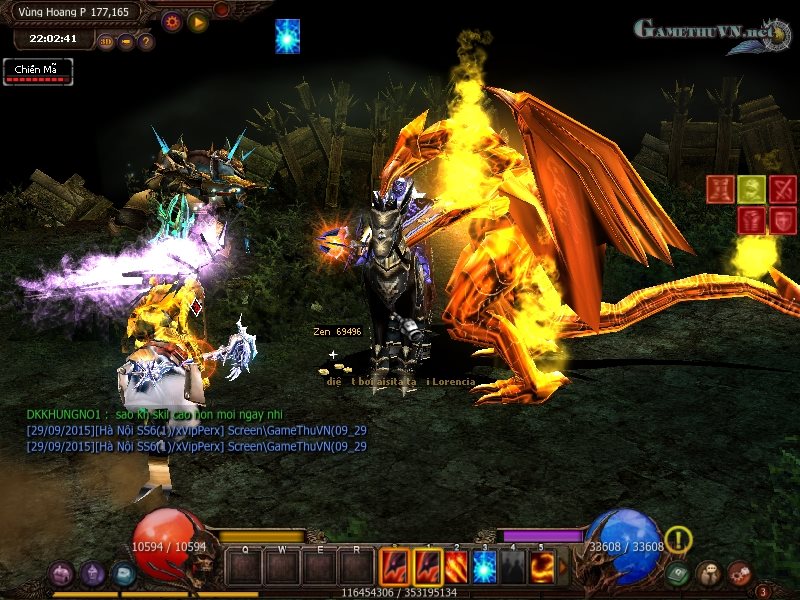Click the teal round menu button
Screen dimensions: 800x600
[124, 574]
